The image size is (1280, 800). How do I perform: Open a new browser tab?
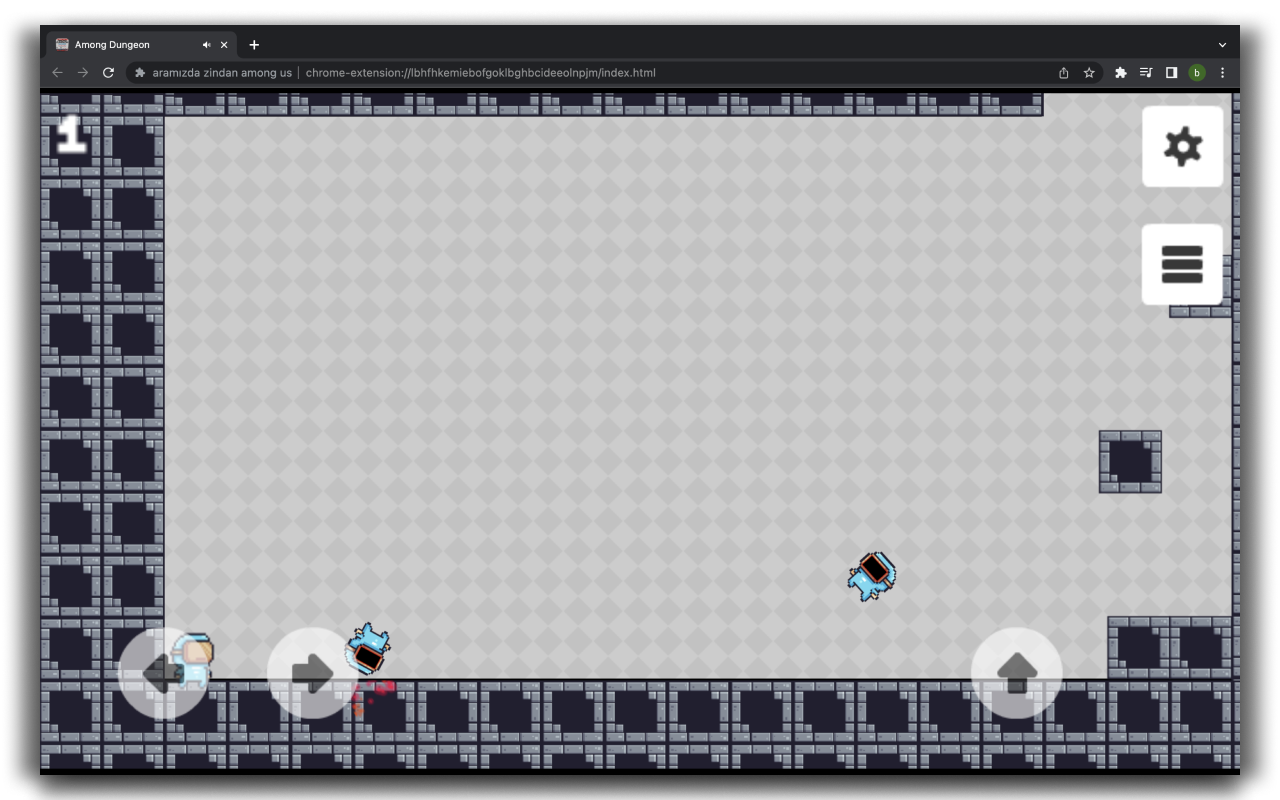[254, 44]
